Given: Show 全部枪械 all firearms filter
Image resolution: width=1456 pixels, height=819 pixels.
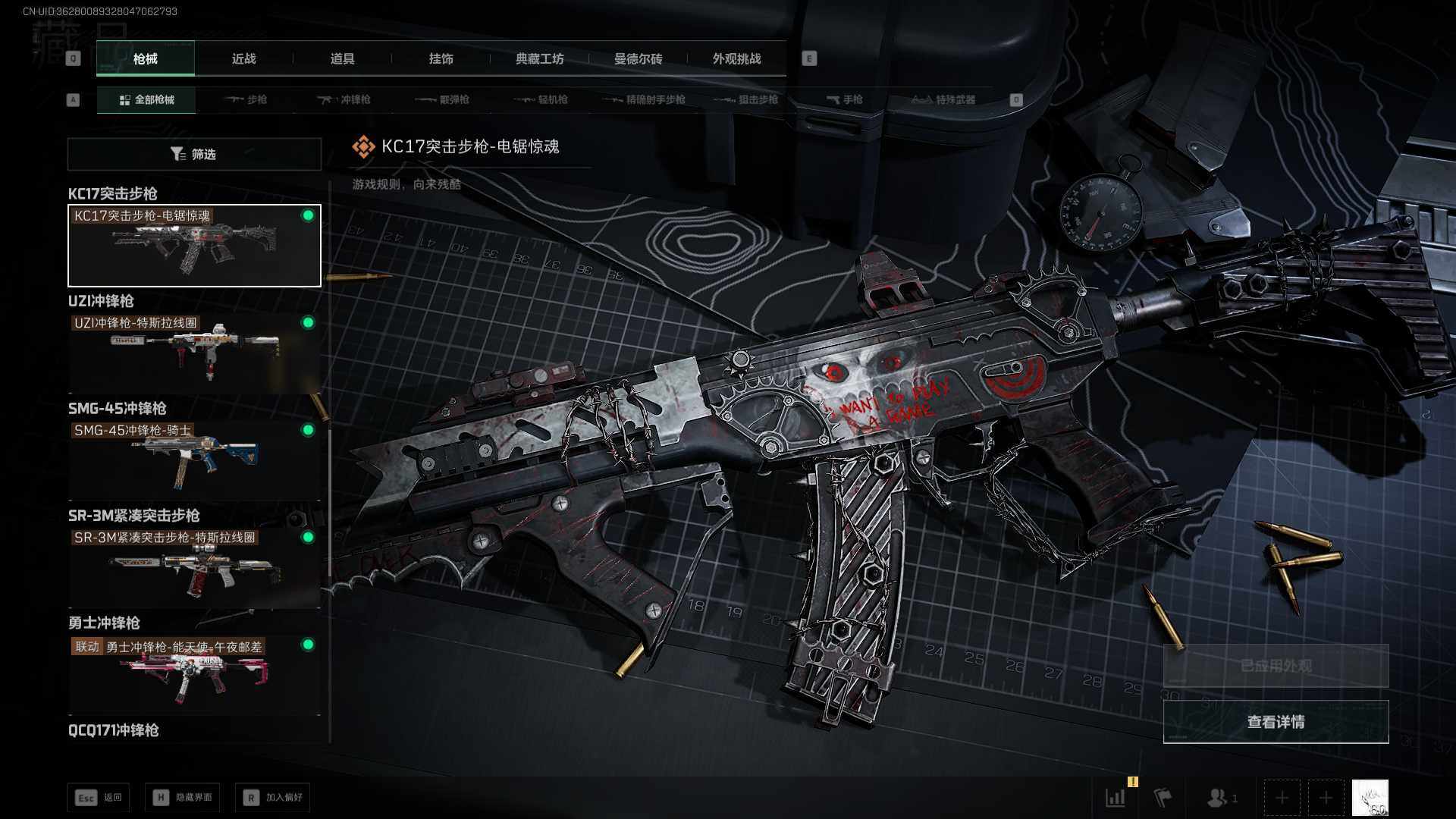Looking at the screenshot, I should point(146,100).
